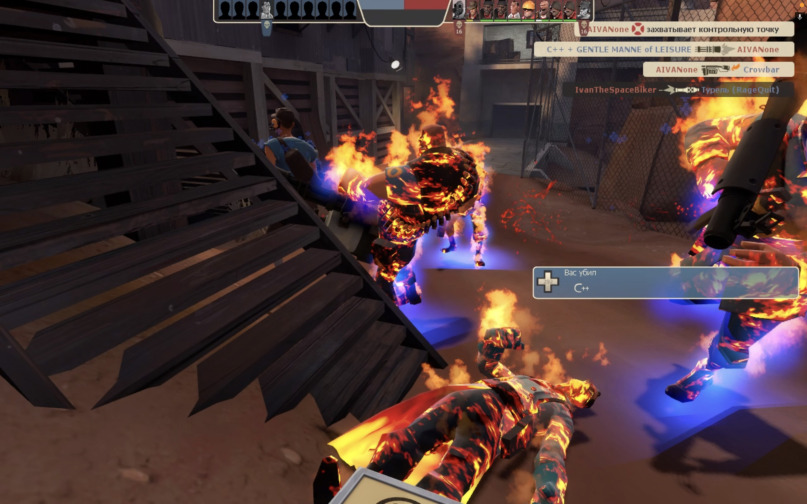Select the AIVANone control point capture notice
Screen dimensions: 807x504
point(689,29)
